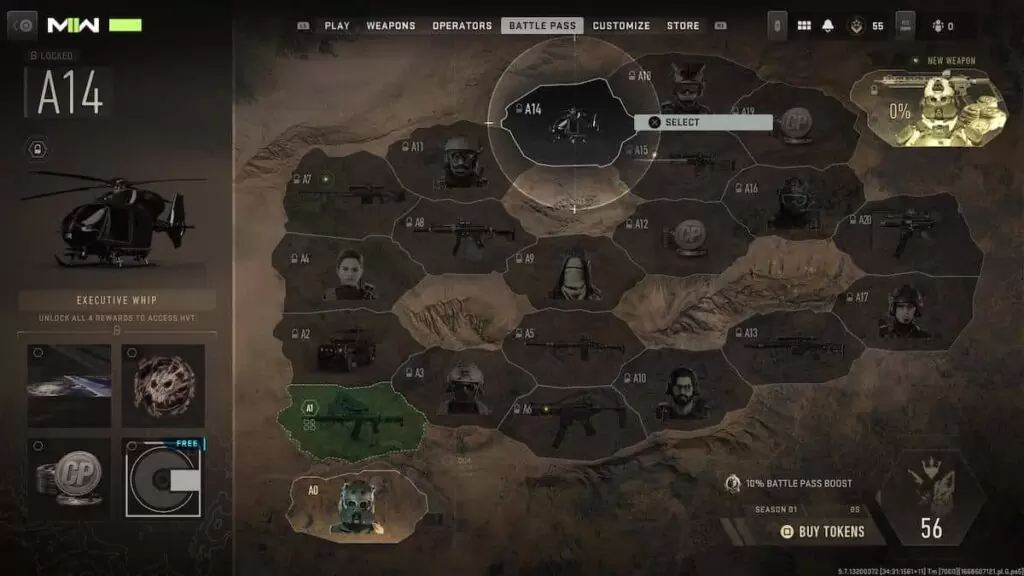Open the Customize tab
Image resolution: width=1024 pixels, height=576 pixels.
[621, 26]
